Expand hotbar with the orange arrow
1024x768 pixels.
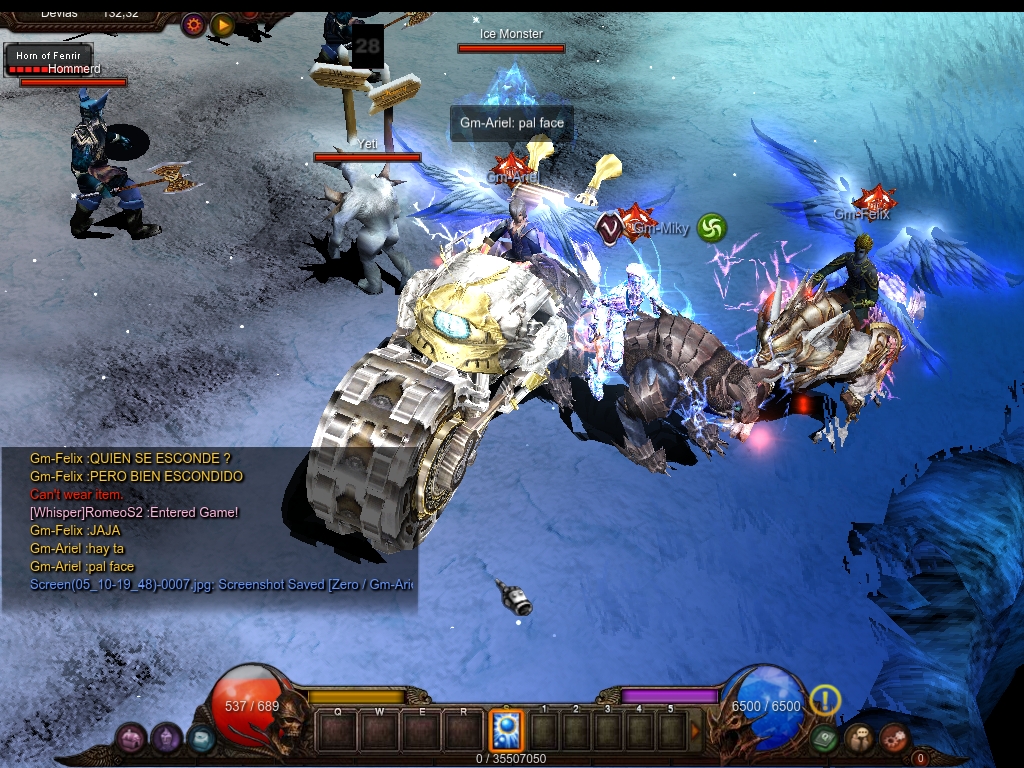tap(696, 731)
